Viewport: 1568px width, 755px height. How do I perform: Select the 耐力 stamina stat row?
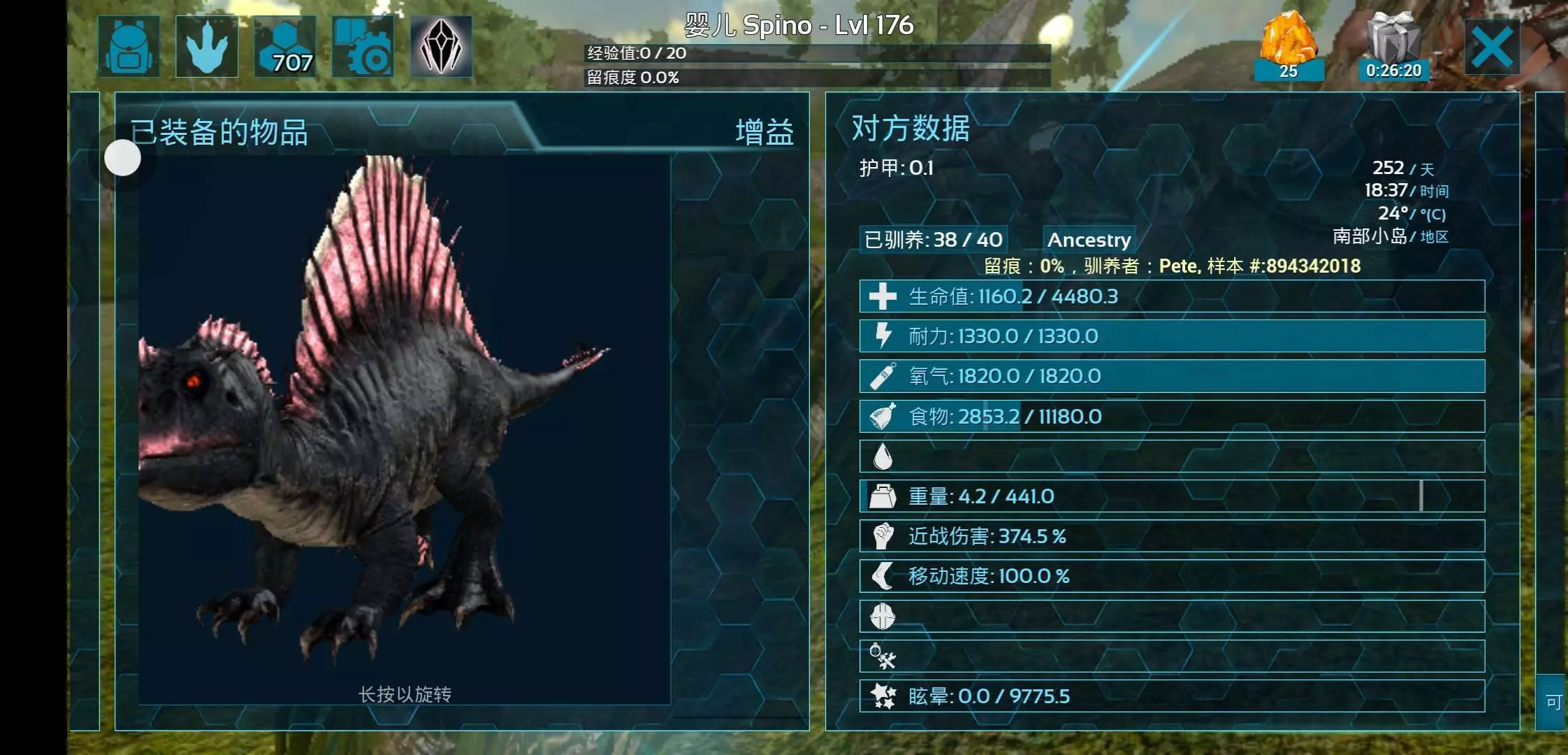pyautogui.click(x=1171, y=336)
